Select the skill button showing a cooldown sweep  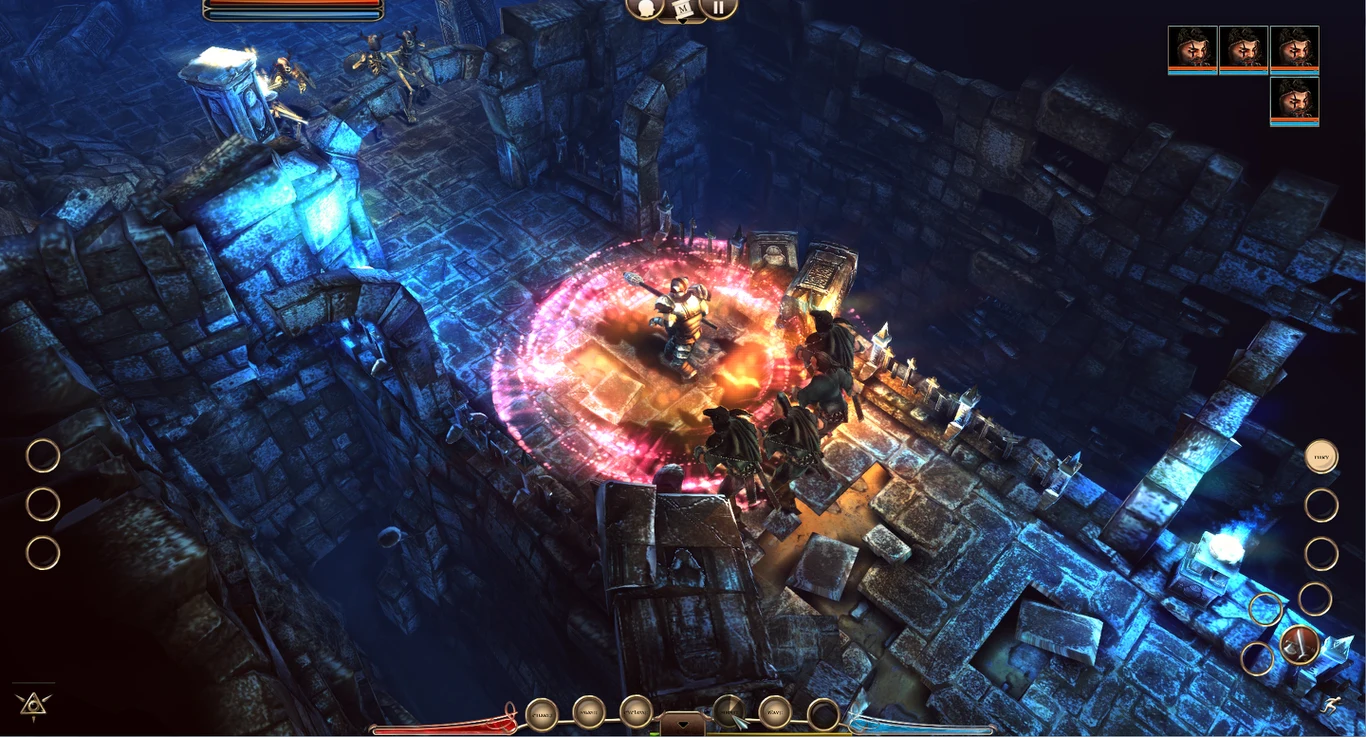pos(729,712)
